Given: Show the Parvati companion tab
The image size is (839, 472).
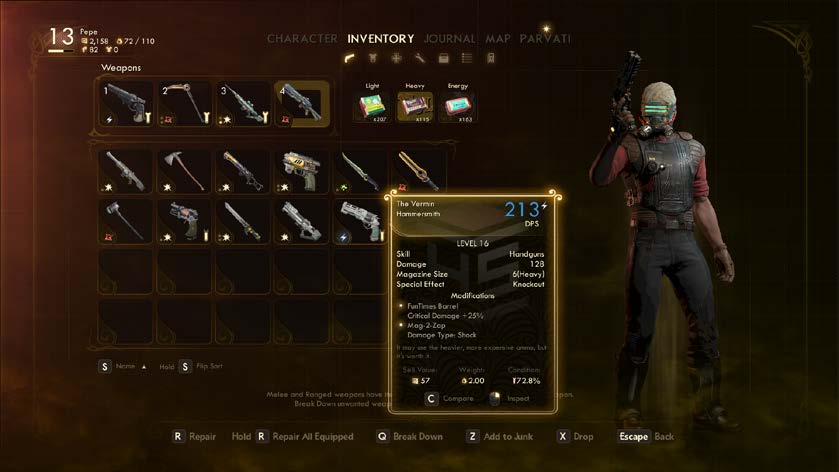Looking at the screenshot, I should (x=545, y=39).
